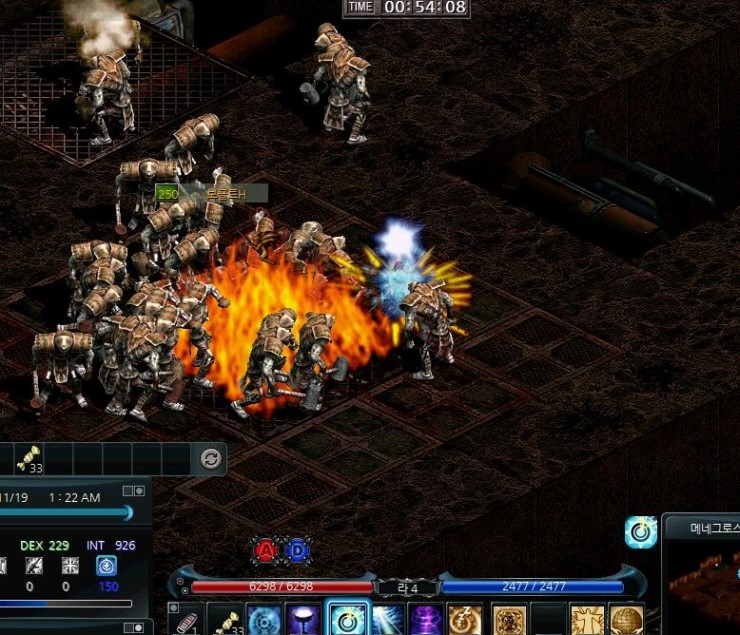Click the swirl buff icon above the minimap
The image size is (740, 635).
[x=640, y=532]
